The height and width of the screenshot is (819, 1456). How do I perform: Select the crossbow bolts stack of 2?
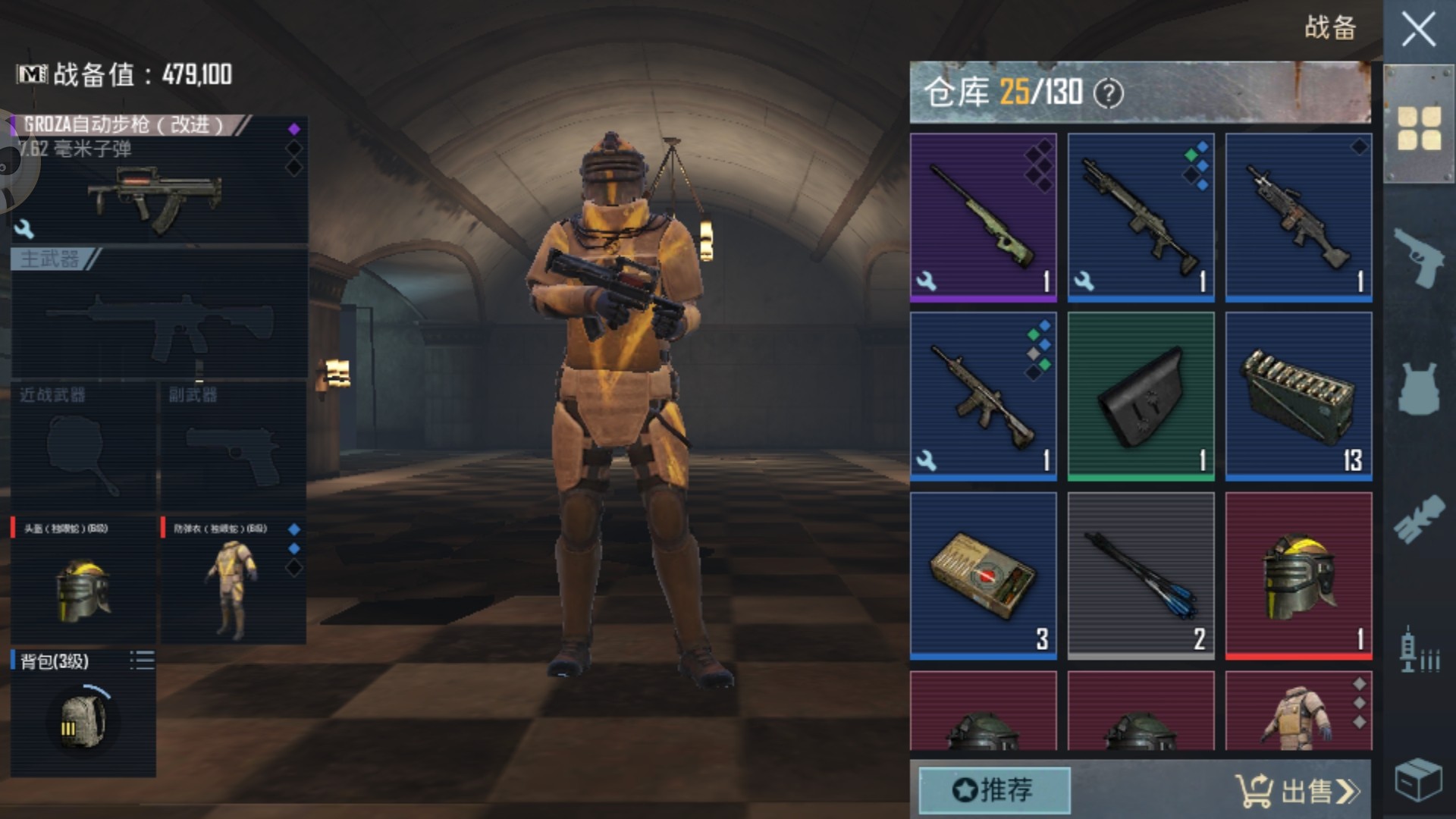[x=1141, y=576]
